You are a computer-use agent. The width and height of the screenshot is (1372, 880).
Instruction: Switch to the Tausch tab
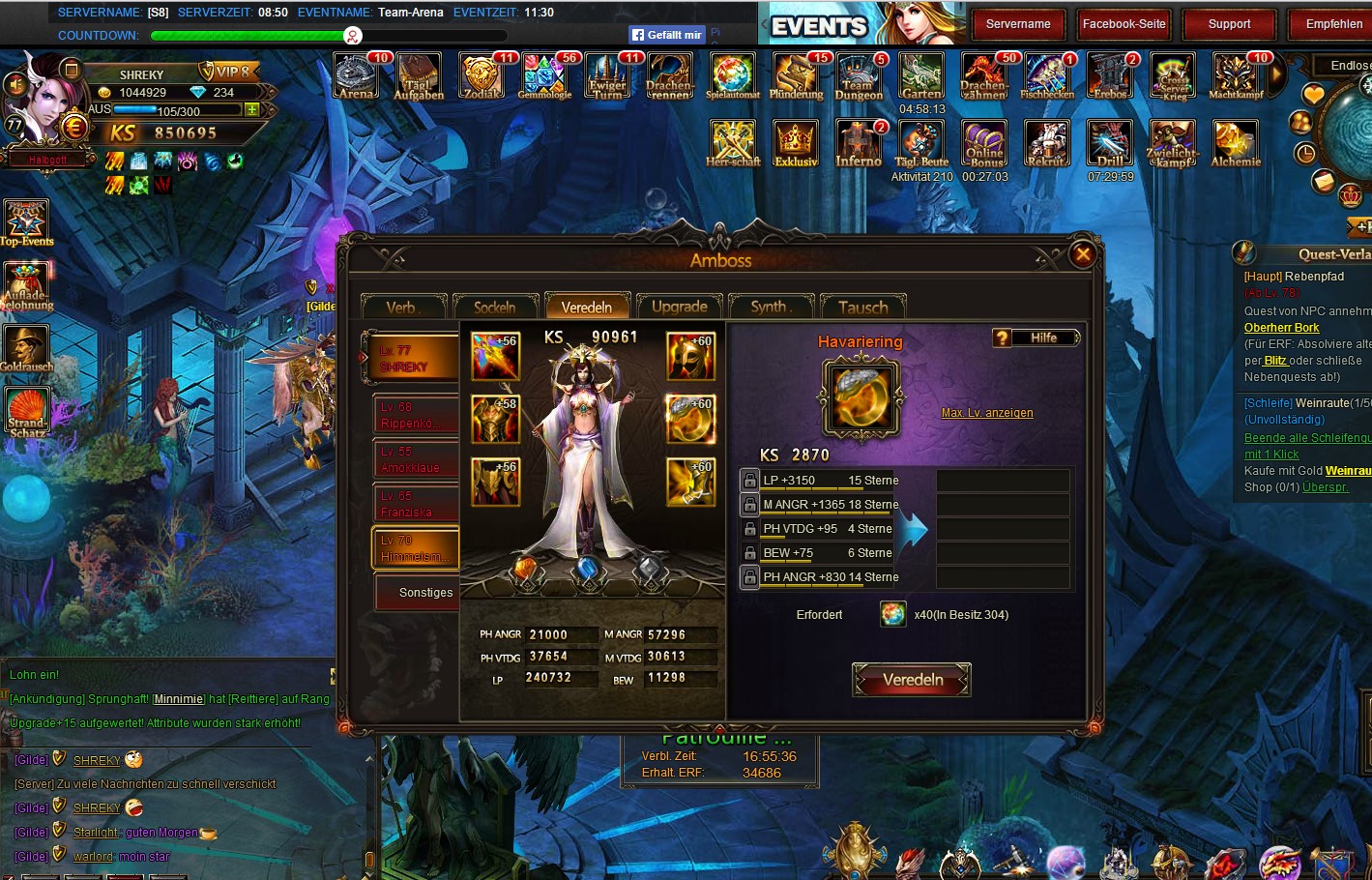pos(862,307)
